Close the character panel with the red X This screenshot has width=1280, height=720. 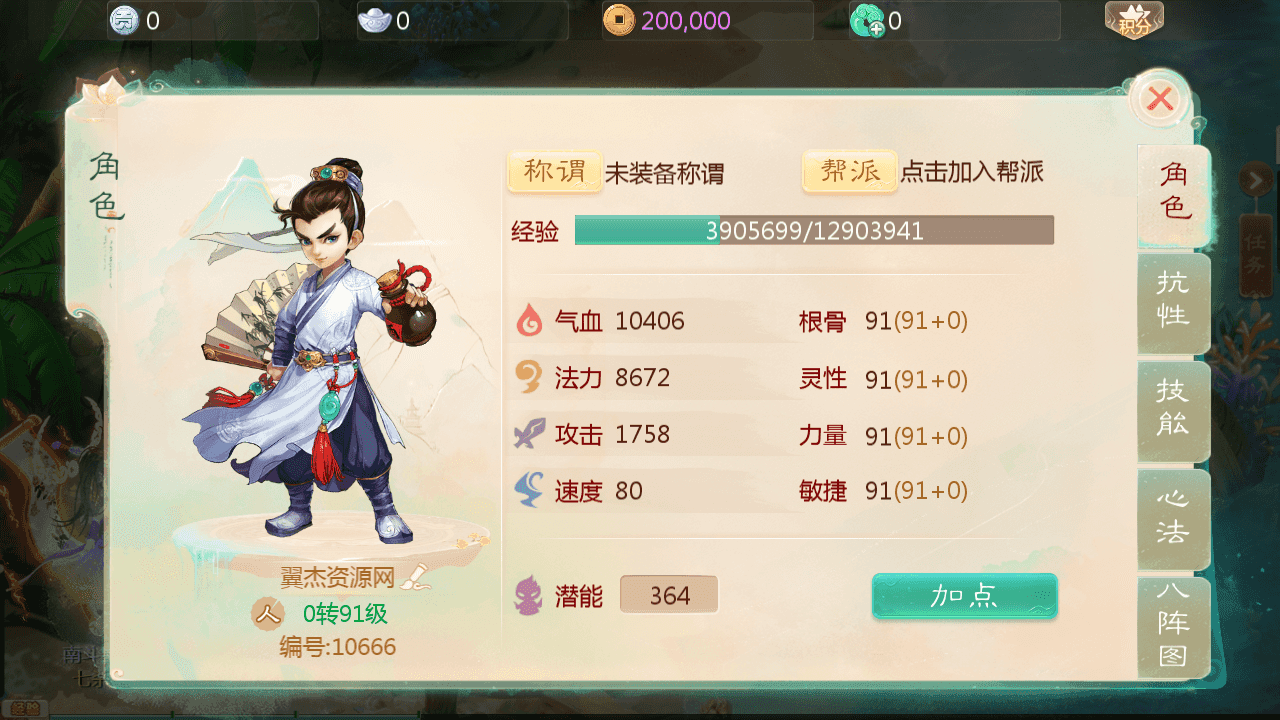point(1160,99)
